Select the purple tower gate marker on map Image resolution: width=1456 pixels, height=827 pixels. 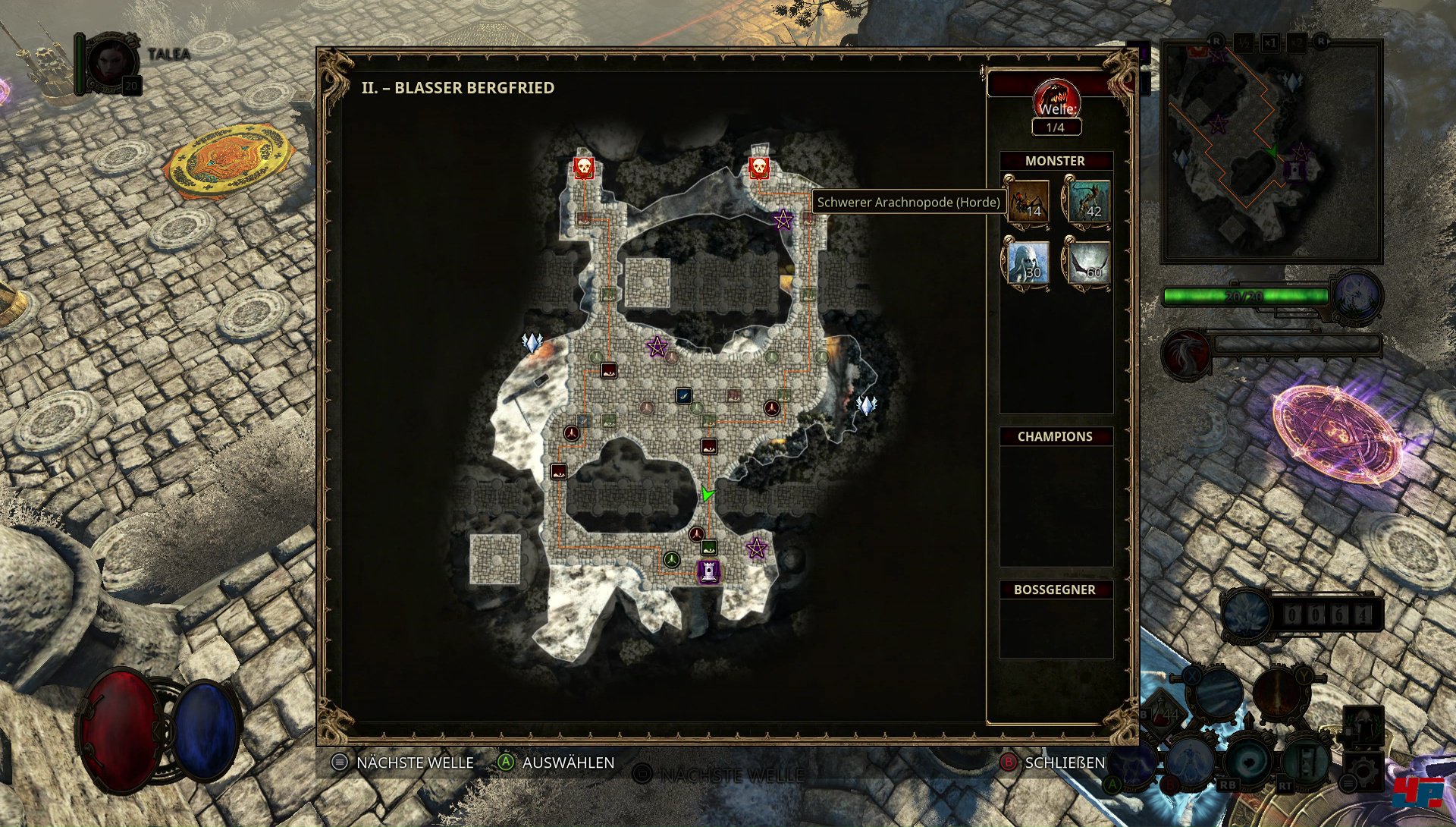[x=708, y=571]
